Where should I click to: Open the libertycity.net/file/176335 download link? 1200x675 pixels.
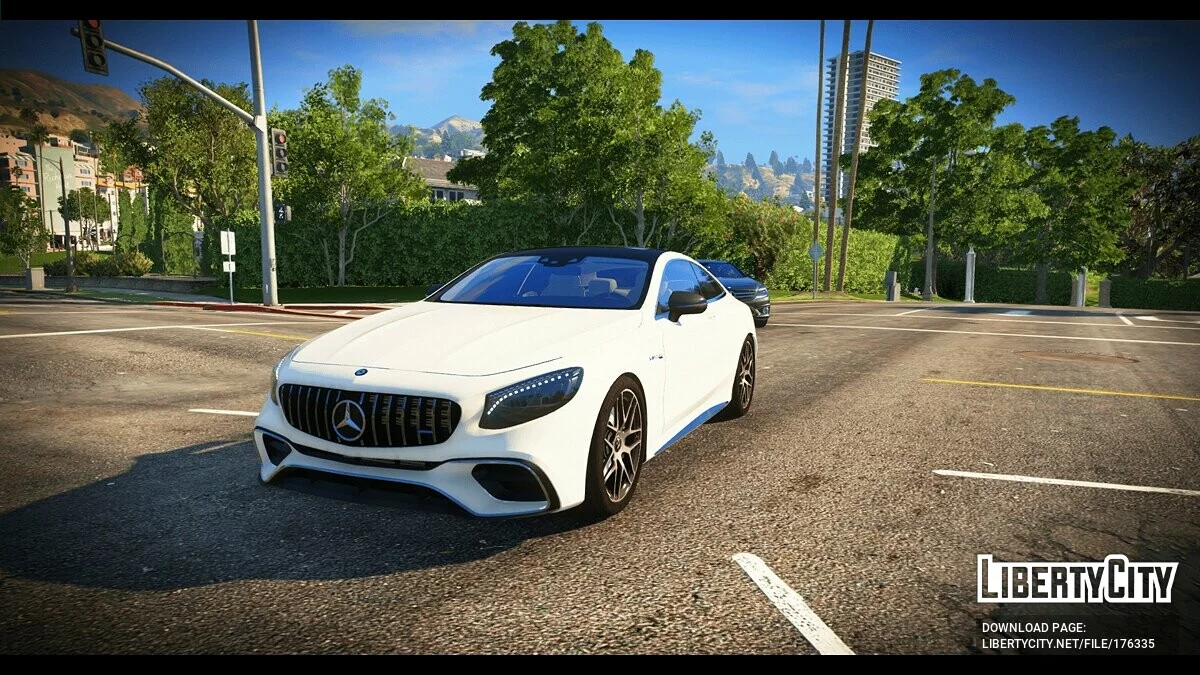click(1067, 643)
